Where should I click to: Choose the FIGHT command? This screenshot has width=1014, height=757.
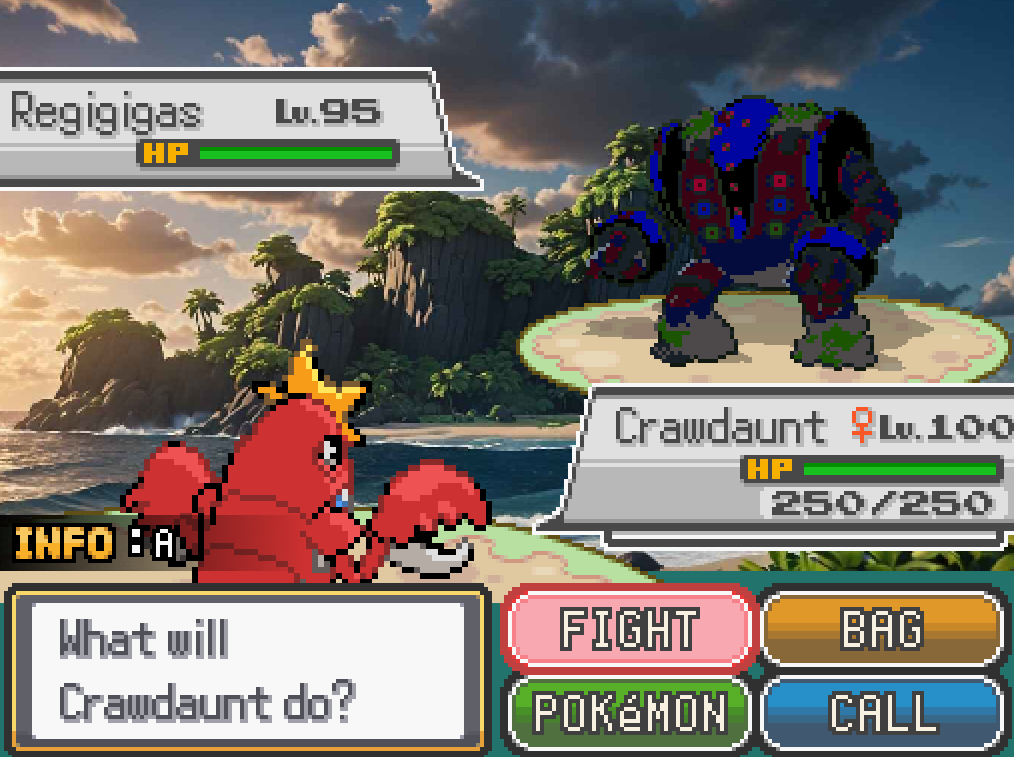pos(628,628)
